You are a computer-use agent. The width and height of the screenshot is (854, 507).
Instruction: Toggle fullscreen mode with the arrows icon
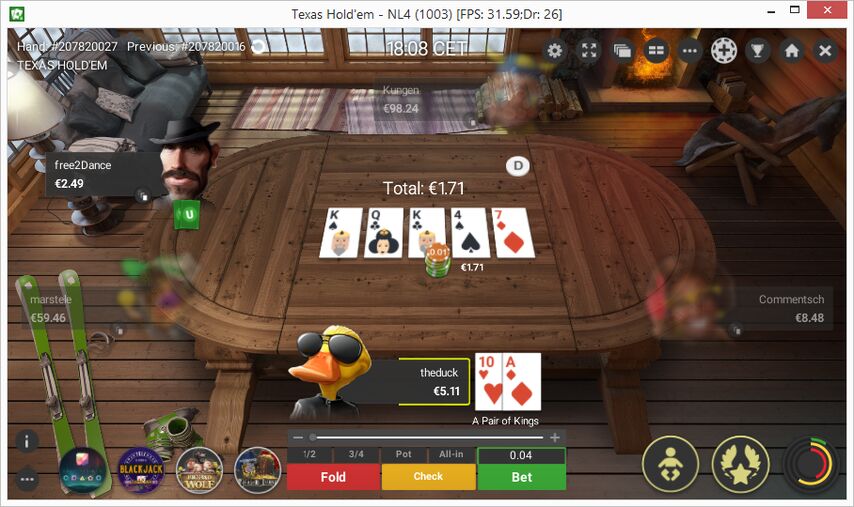click(589, 51)
